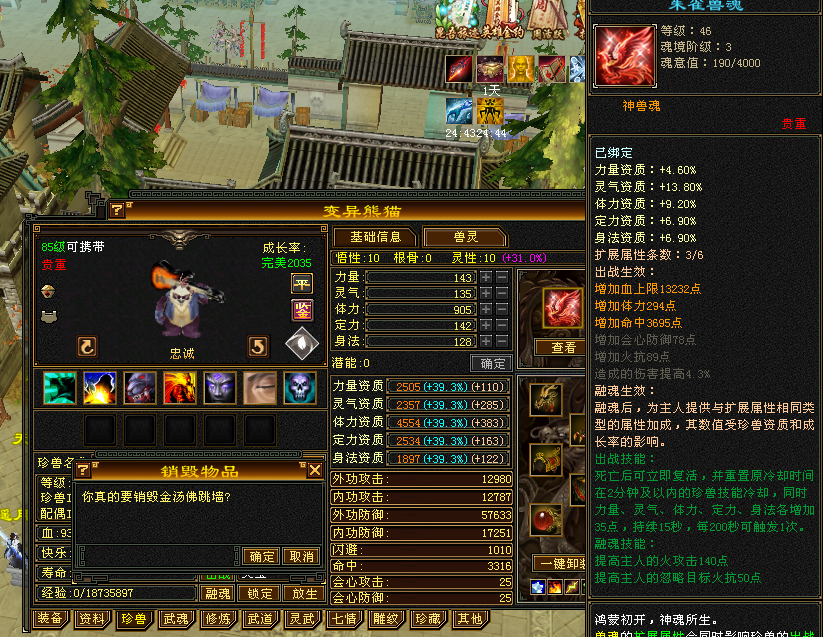The height and width of the screenshot is (637, 823).
Task: Increase the 力量 attribute with plus
Action: coord(486,278)
